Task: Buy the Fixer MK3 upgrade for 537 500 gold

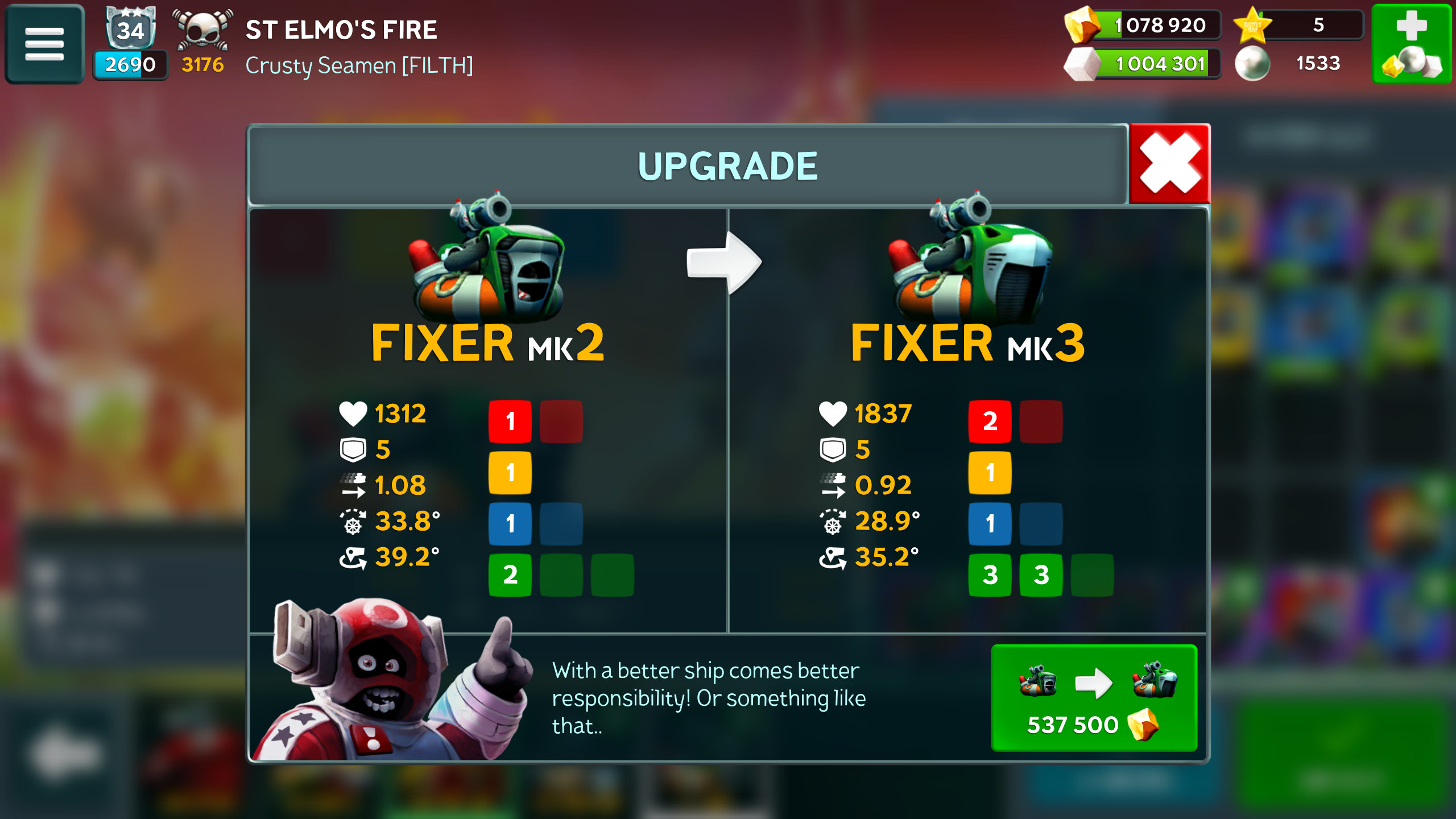Action: (1093, 698)
